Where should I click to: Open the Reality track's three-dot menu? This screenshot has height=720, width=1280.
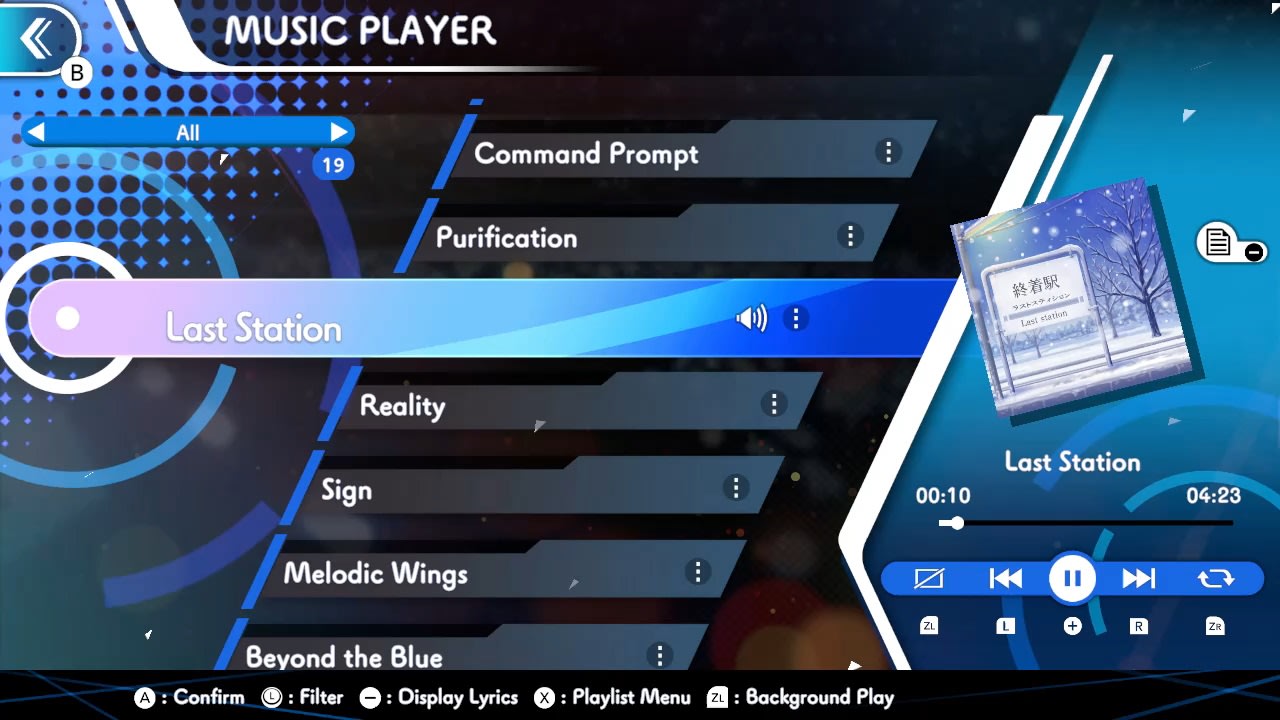(x=774, y=404)
